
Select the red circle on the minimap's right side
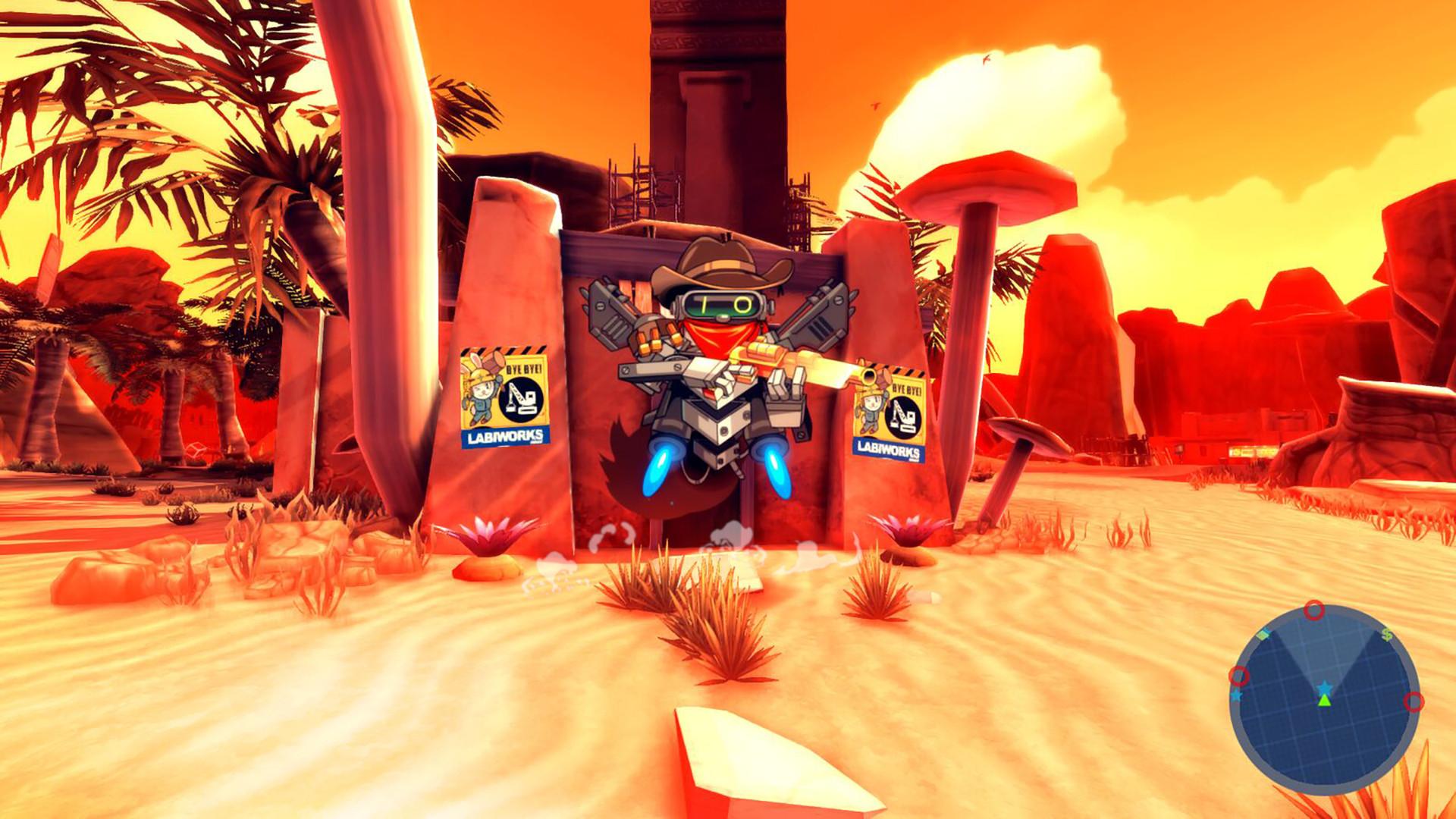[1414, 702]
